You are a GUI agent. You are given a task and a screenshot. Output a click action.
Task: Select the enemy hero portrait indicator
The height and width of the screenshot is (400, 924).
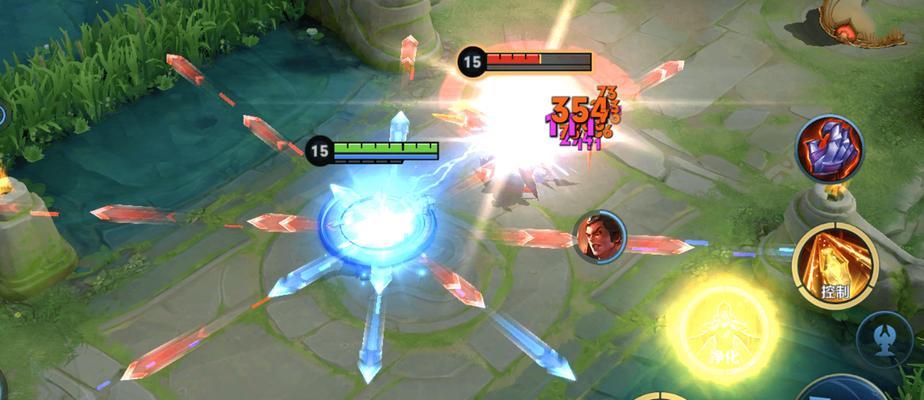[x=599, y=237]
